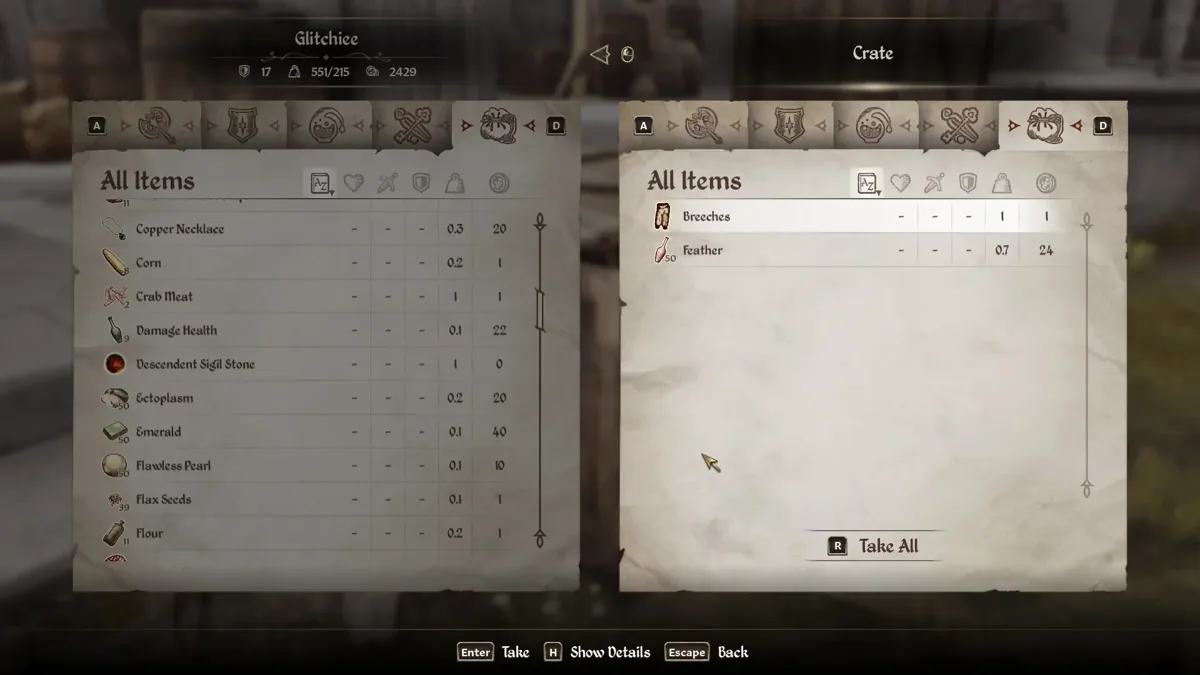This screenshot has height=675, width=1200.
Task: Pick the Flawless Pearl row
Action: point(173,466)
